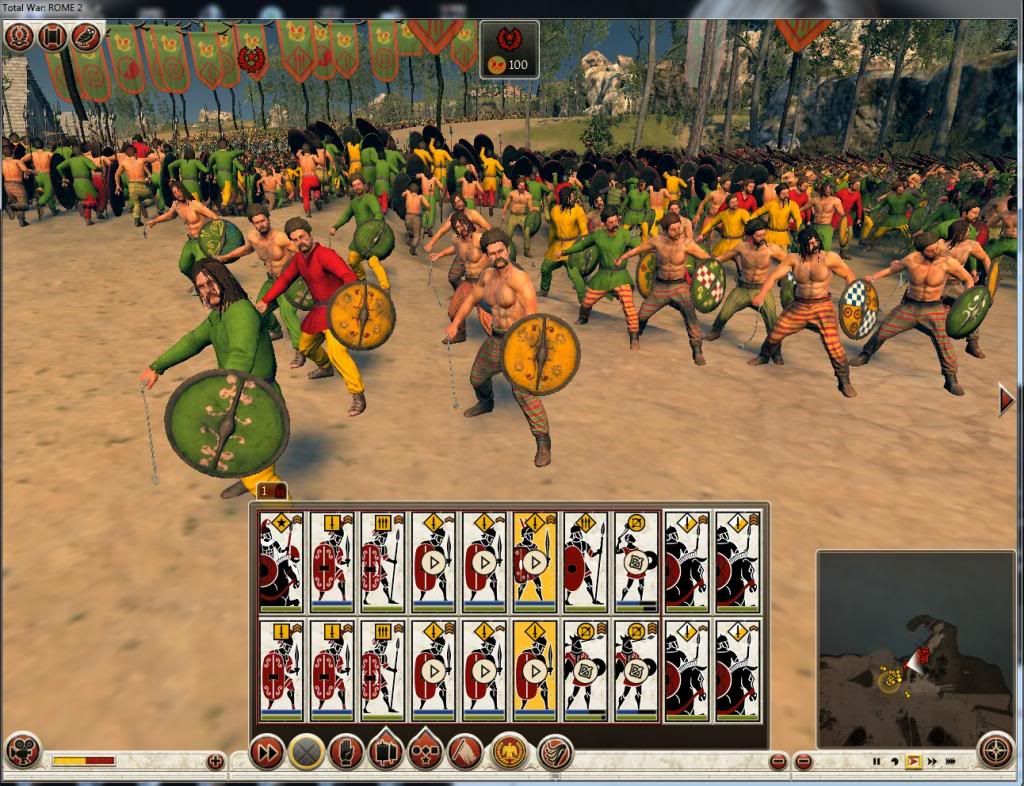Viewport: 1024px width, 786px height.
Task: Select the bottom-right black cavalry unit card
Action: pyautogui.click(x=738, y=668)
